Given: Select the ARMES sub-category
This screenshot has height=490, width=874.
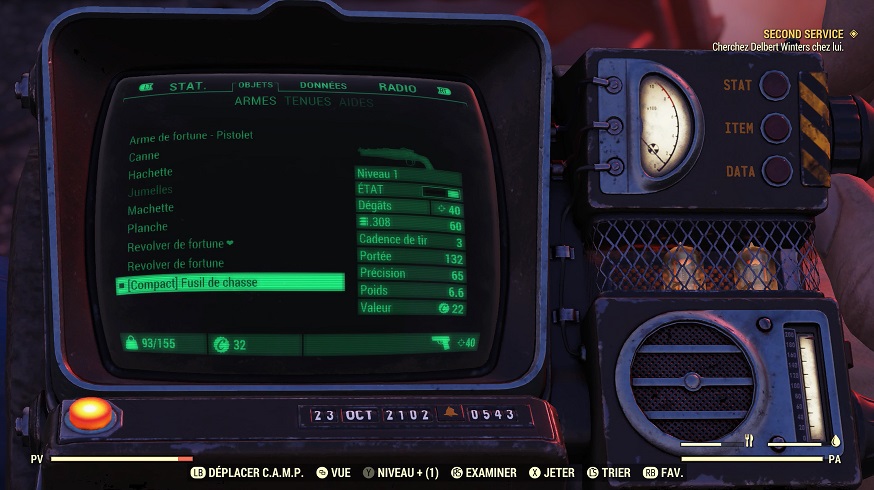Looking at the screenshot, I should pos(256,101).
